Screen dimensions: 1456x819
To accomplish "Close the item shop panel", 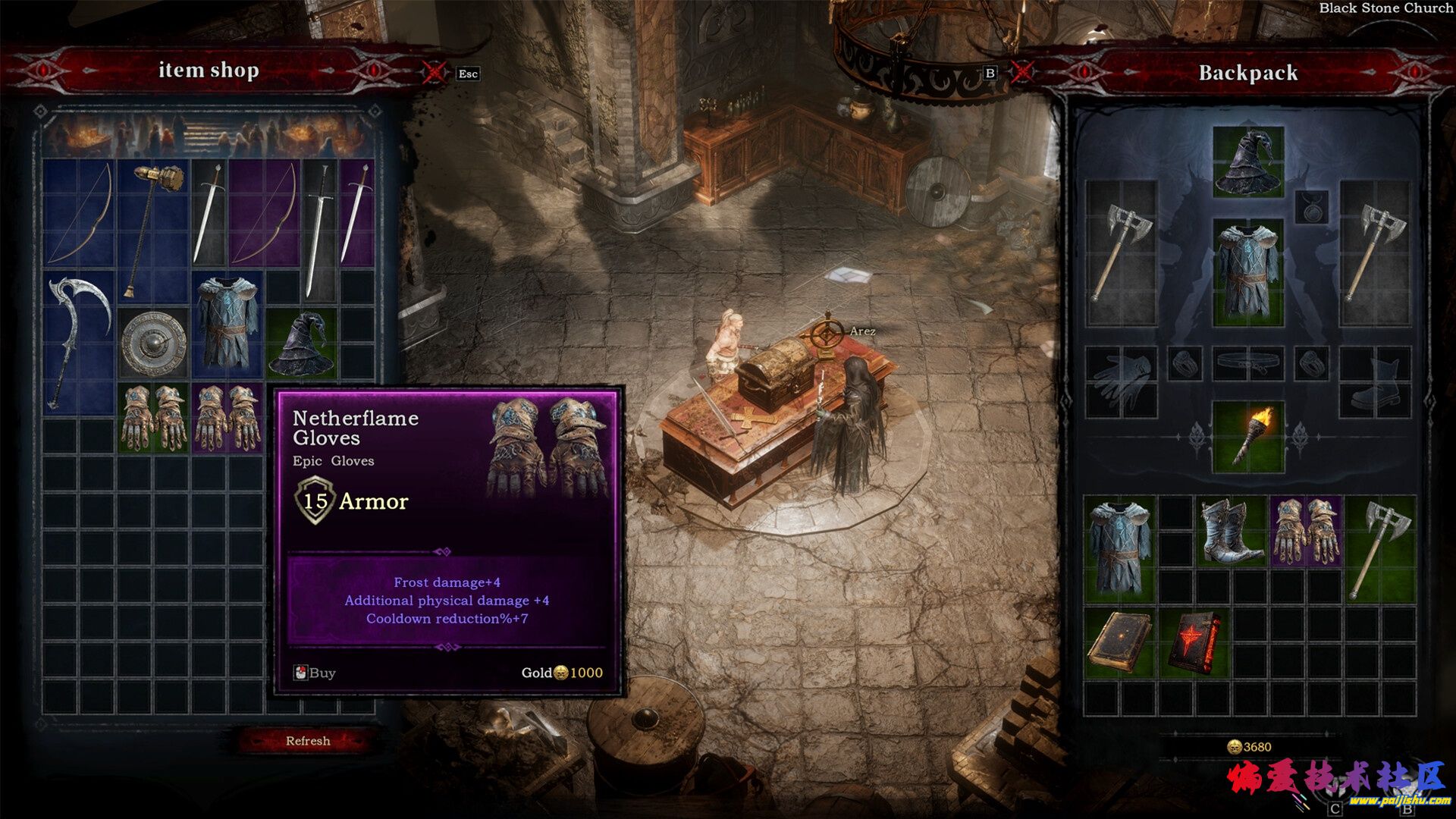I will pos(434,73).
